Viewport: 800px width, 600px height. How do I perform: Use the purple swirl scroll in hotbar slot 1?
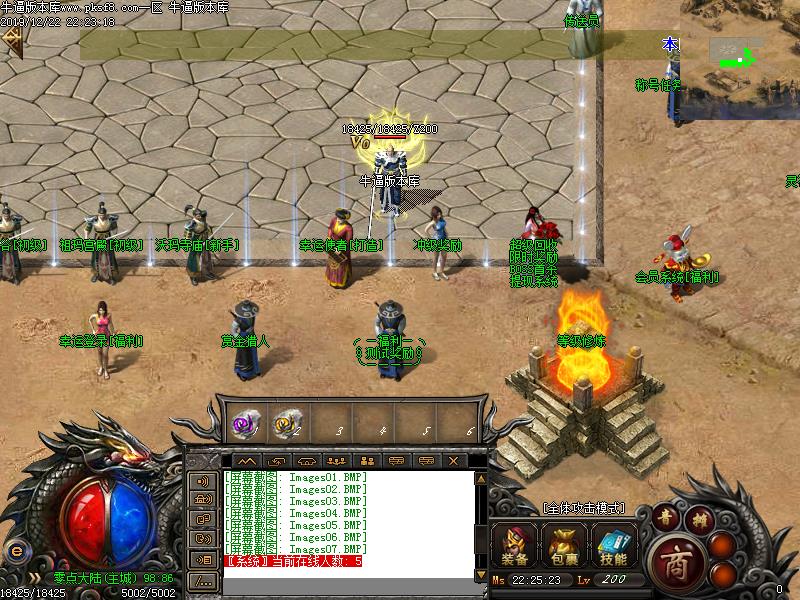tap(245, 423)
